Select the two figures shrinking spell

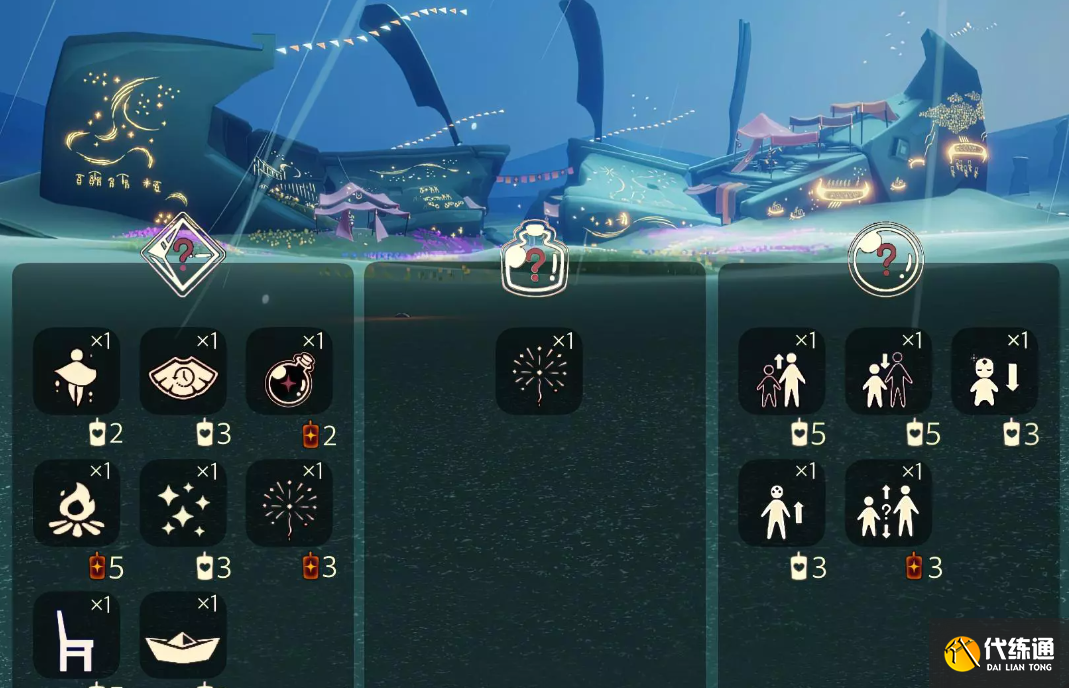pos(888,371)
